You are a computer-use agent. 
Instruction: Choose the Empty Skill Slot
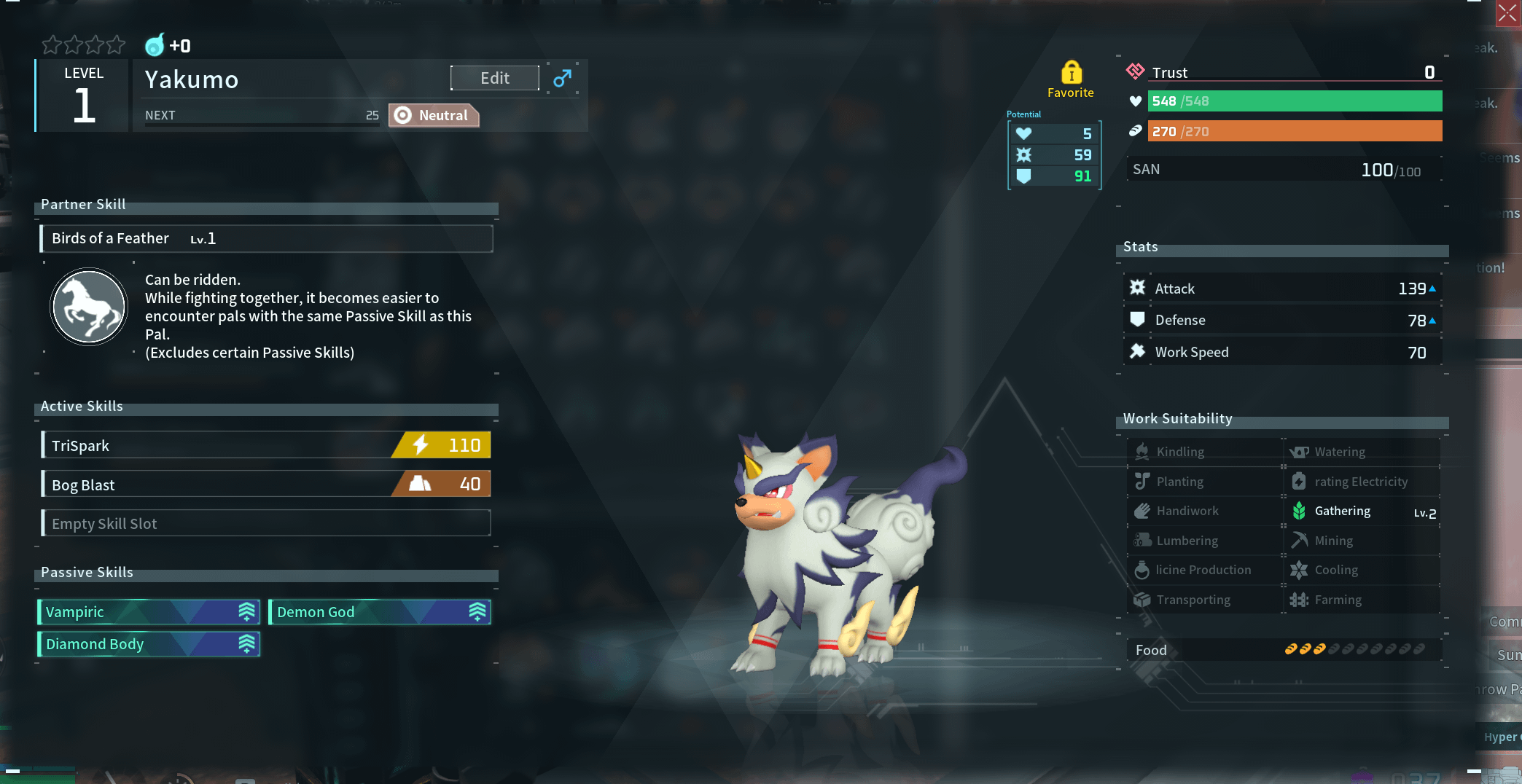click(x=266, y=523)
